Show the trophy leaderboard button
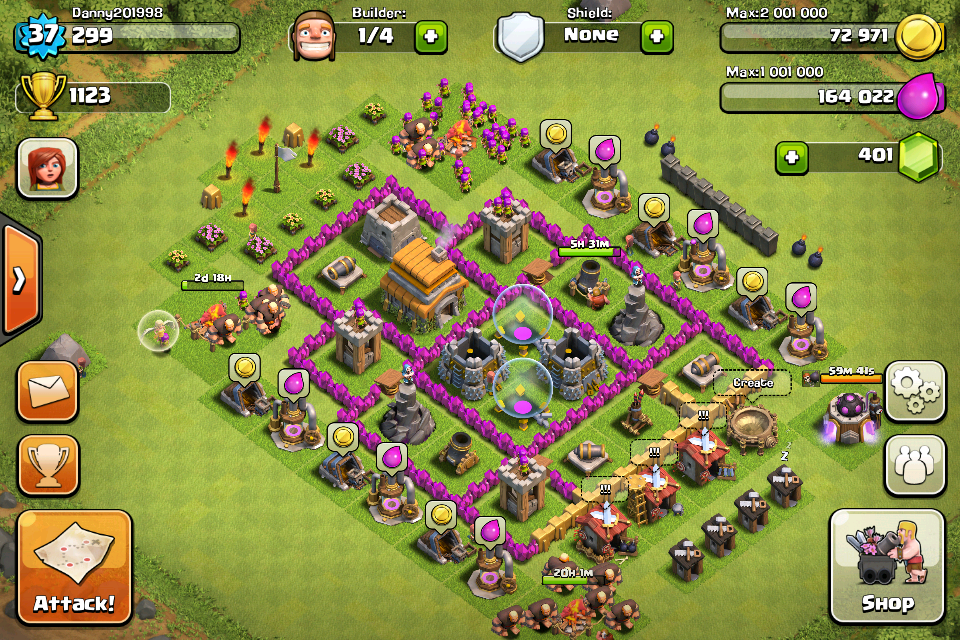The image size is (960, 640). point(47,463)
